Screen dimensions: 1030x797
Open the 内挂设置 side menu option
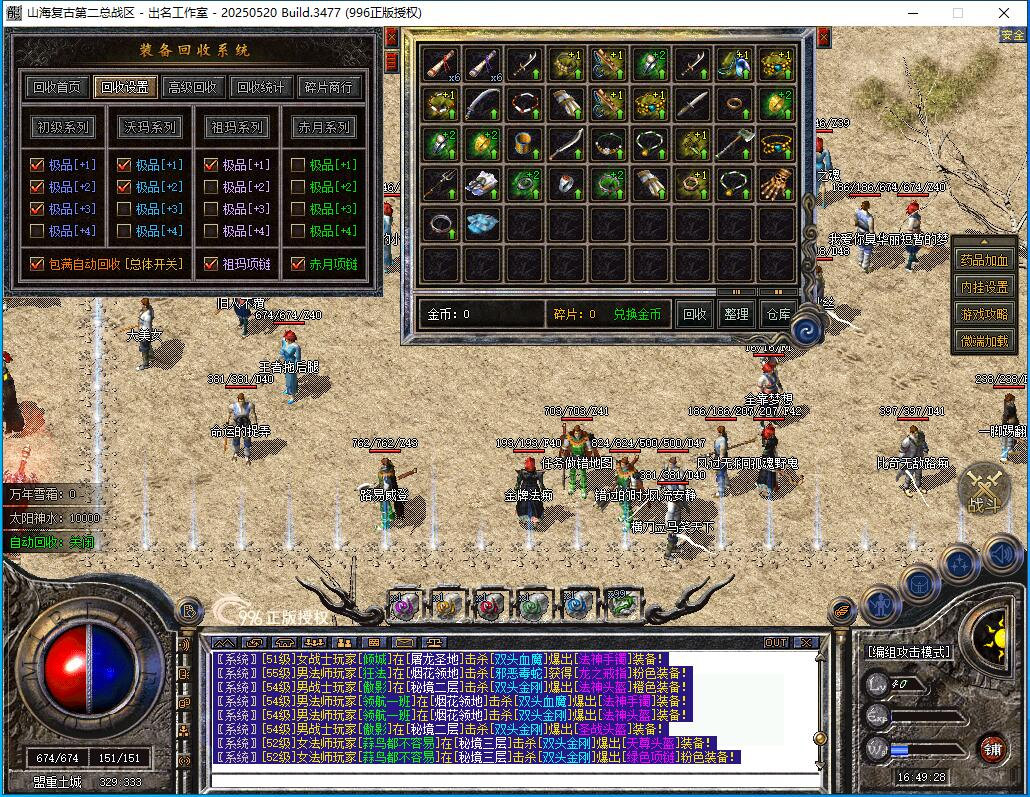(984, 287)
